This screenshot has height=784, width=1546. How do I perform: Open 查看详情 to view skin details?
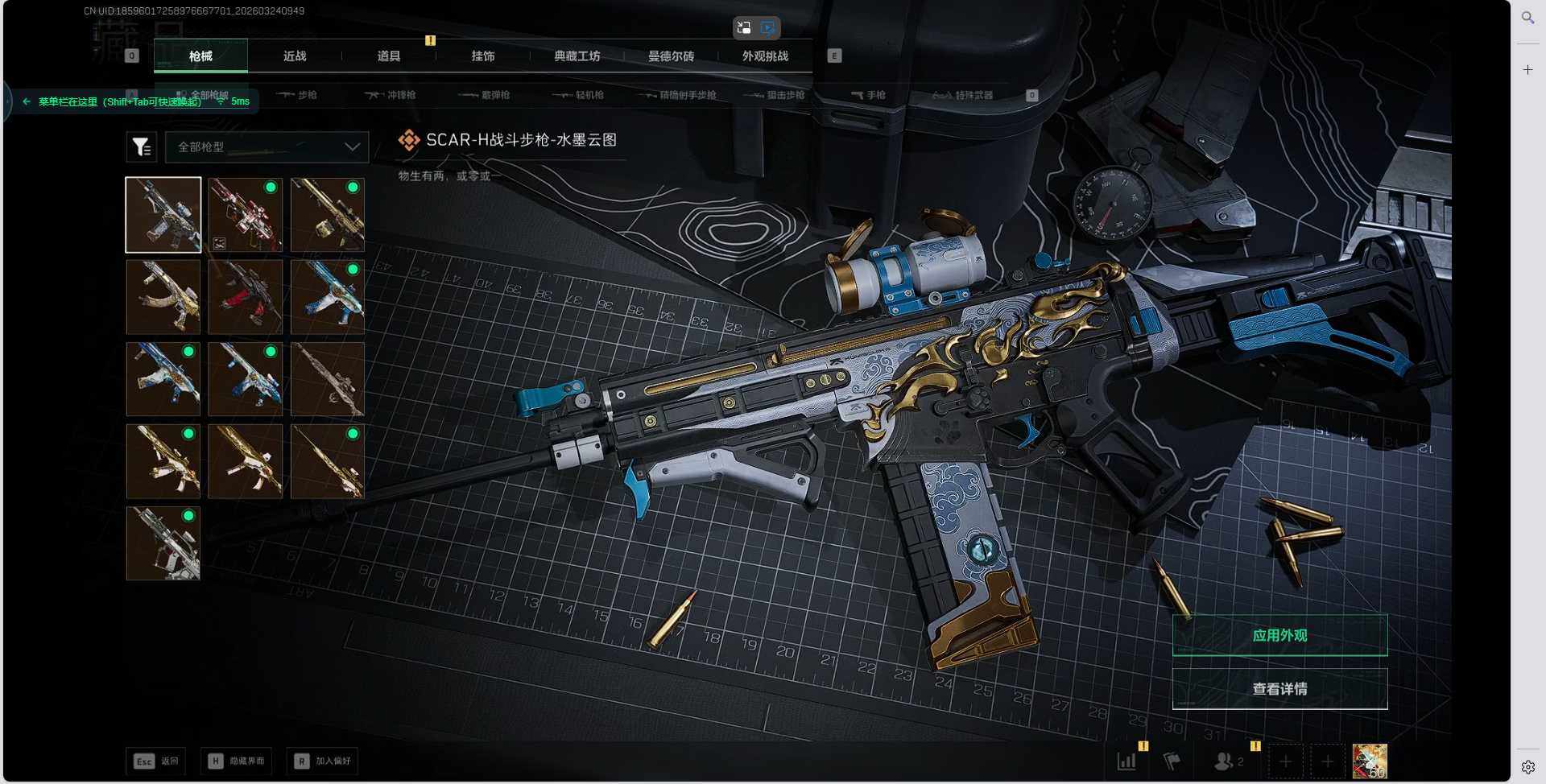pos(1279,689)
